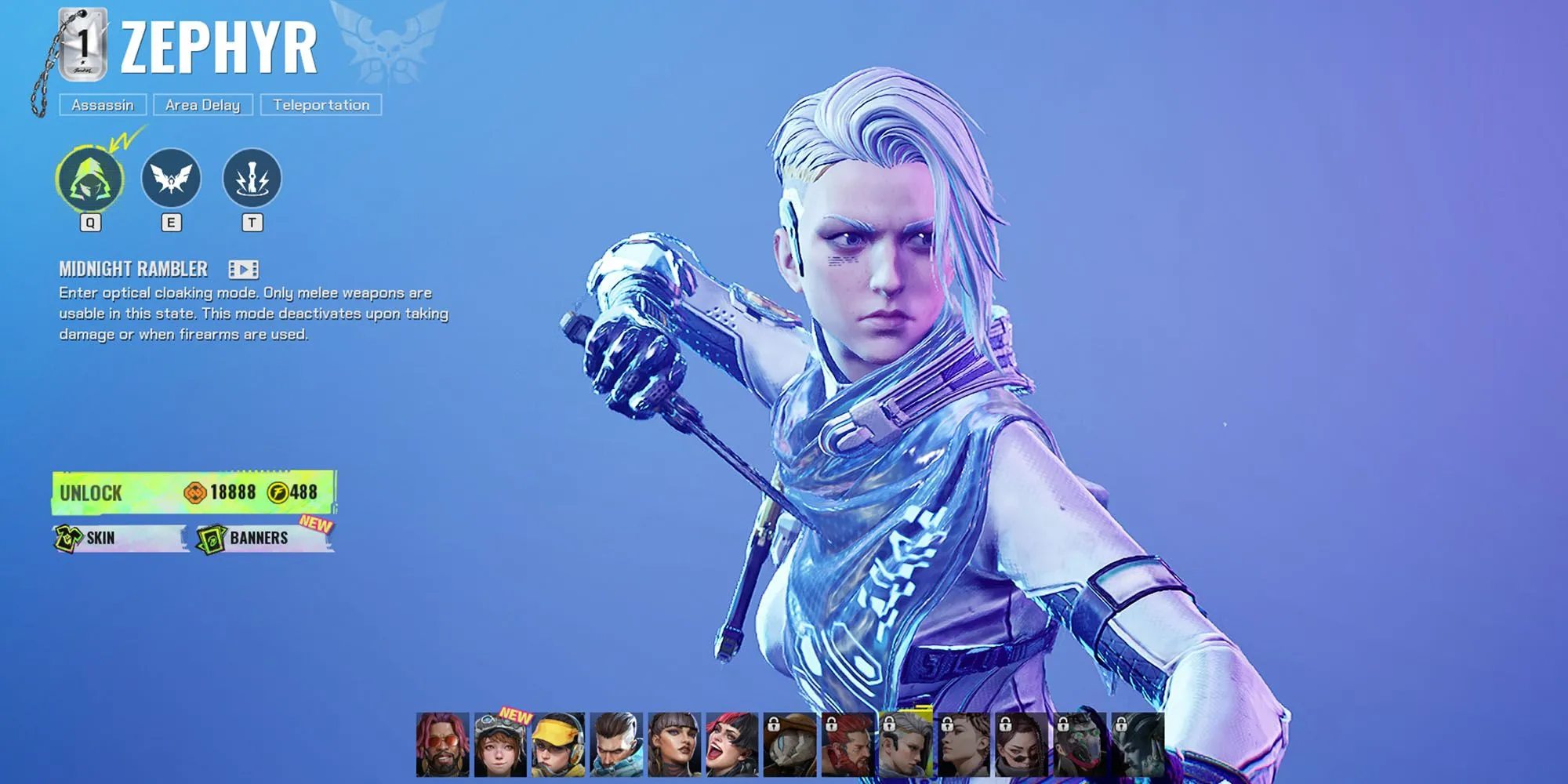This screenshot has height=784, width=1568.
Task: Choose the hero with pink hair and sunglasses
Action: point(442,744)
